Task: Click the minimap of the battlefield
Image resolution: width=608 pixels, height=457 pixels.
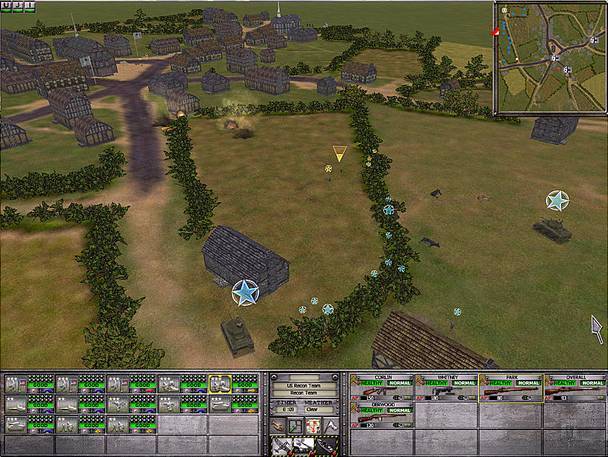Action: [x=549, y=58]
